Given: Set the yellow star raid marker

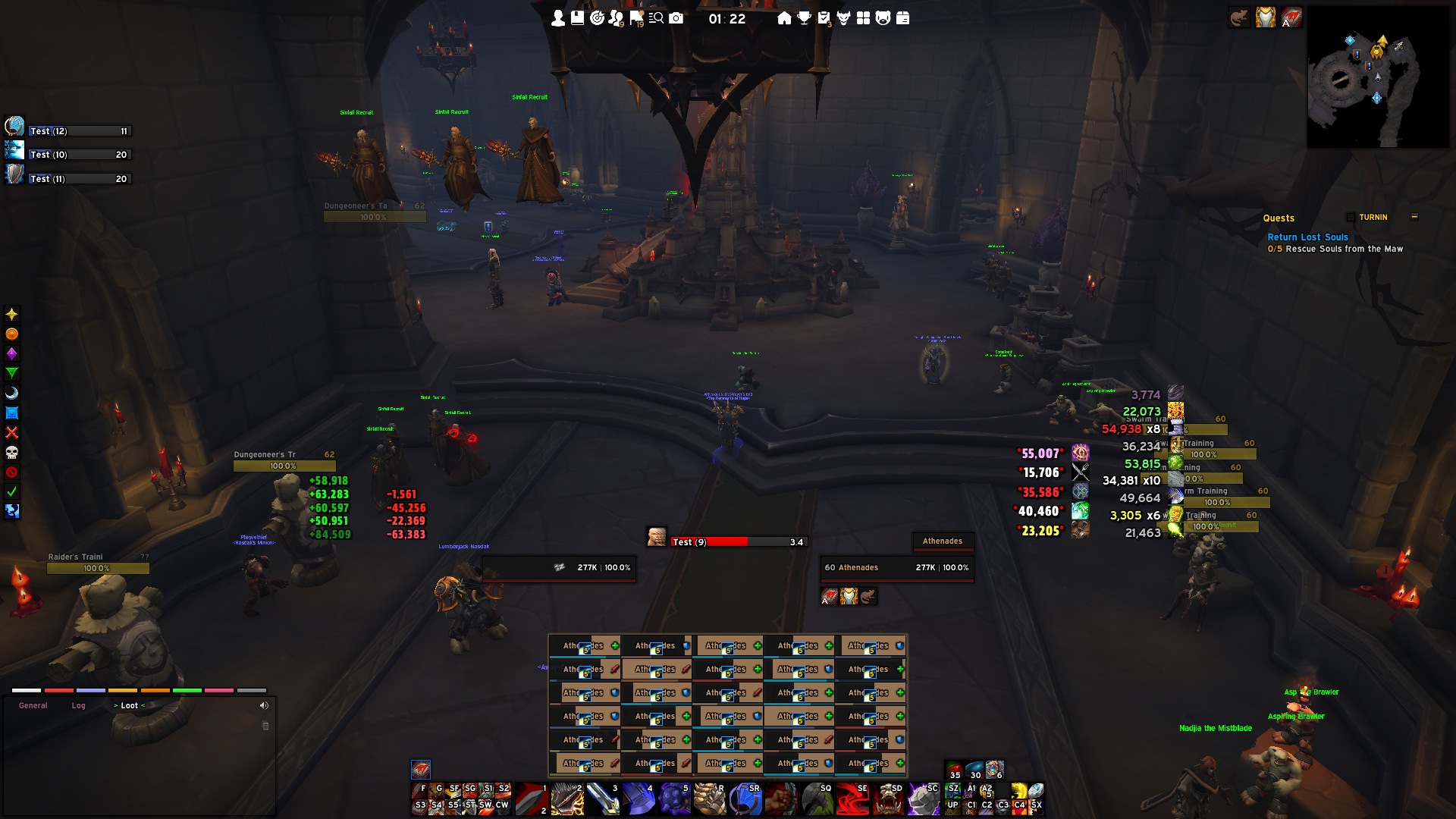Looking at the screenshot, I should click(11, 314).
